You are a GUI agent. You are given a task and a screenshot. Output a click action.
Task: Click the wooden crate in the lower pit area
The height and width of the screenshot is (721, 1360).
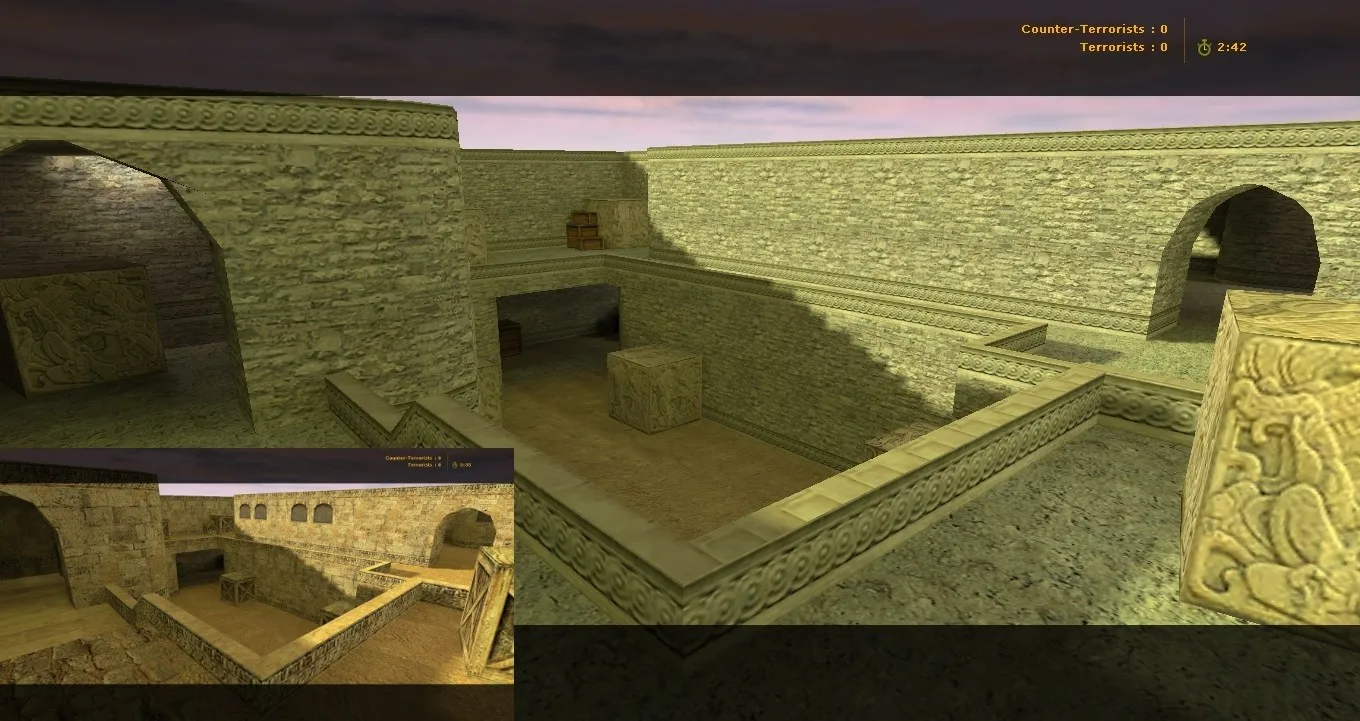(240, 590)
